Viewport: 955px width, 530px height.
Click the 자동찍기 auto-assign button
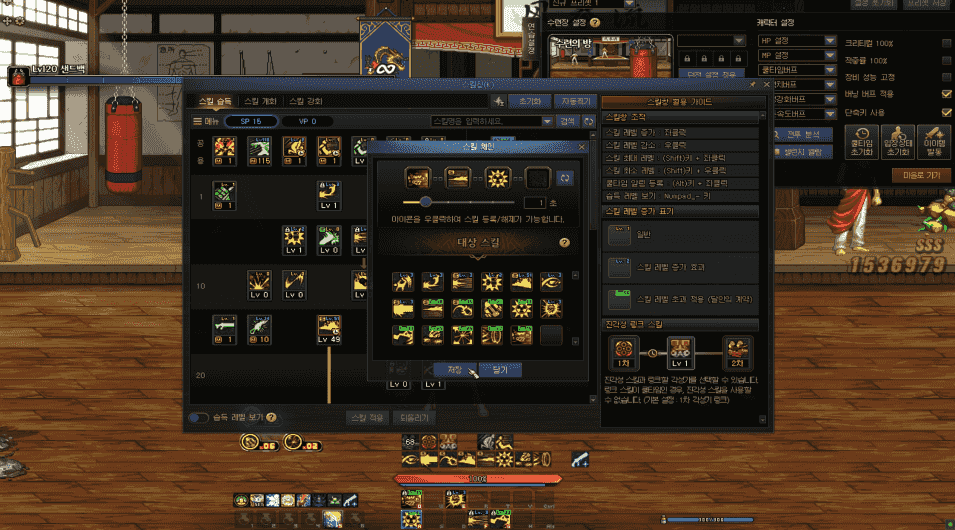[x=576, y=101]
